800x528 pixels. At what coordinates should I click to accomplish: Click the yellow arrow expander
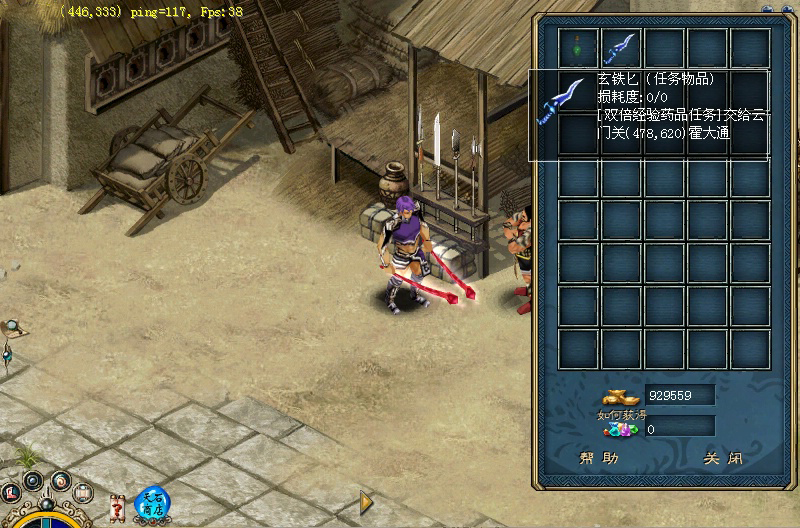[x=366, y=500]
